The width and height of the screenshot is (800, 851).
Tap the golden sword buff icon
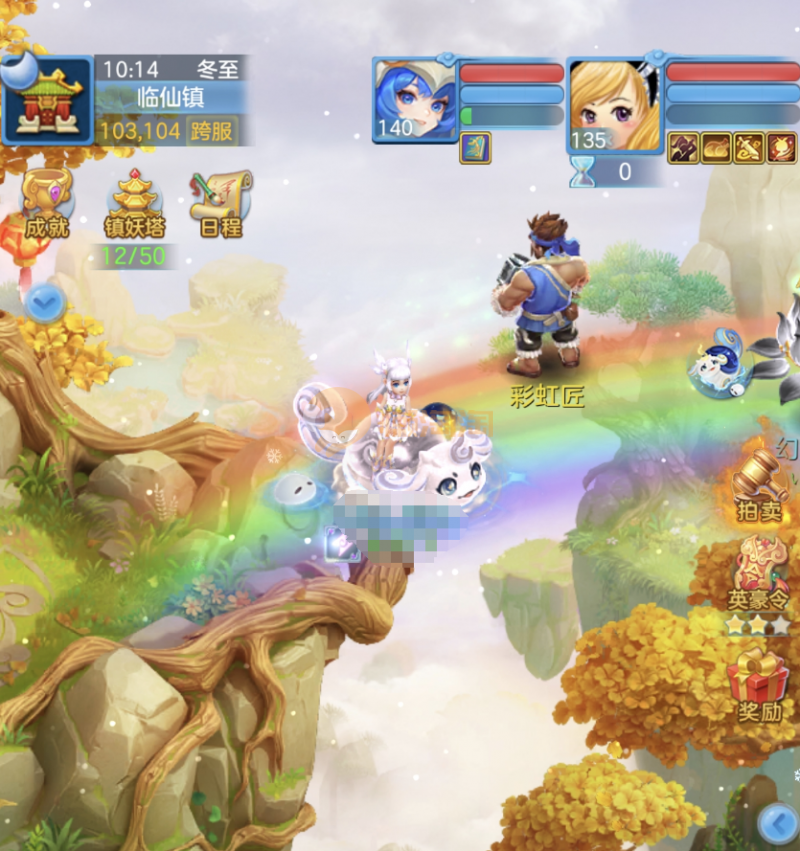[749, 148]
